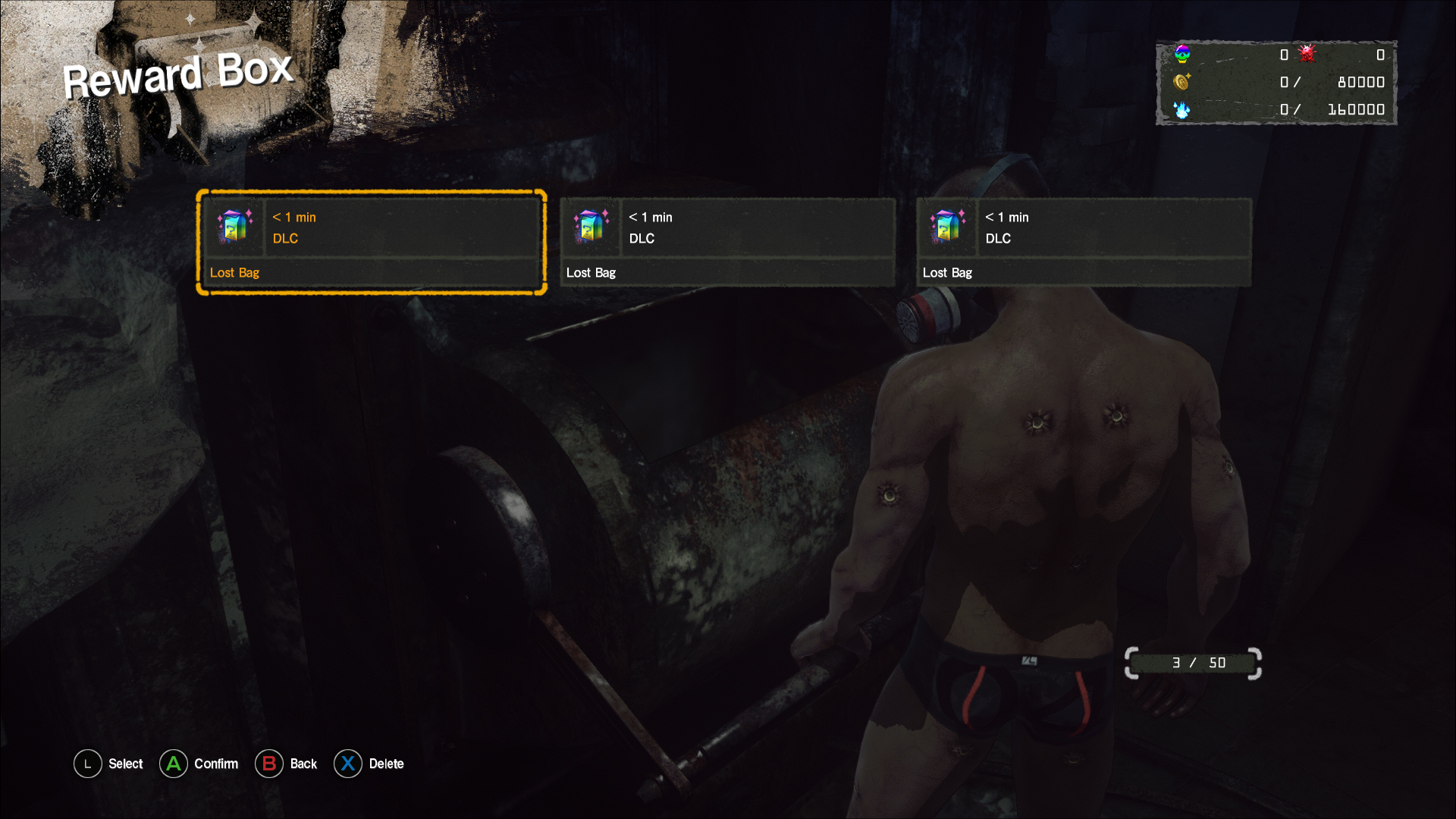The height and width of the screenshot is (819, 1456).
Task: Click the rainbow skull currency icon
Action: click(1181, 55)
